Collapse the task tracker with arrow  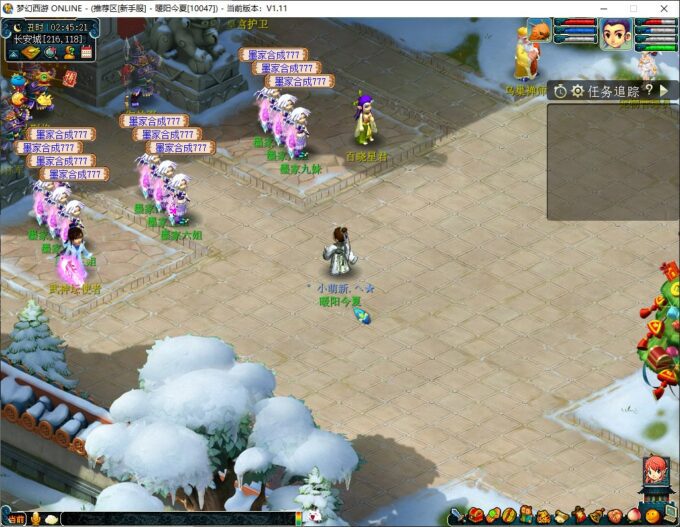click(662, 91)
